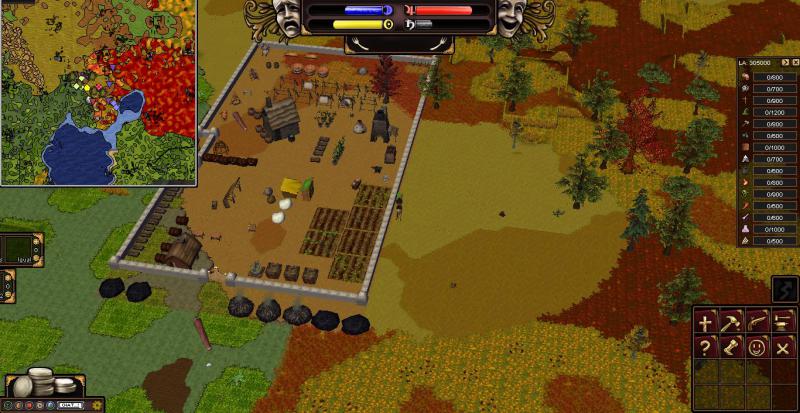Click the left comedy mask ornament

click(288, 18)
